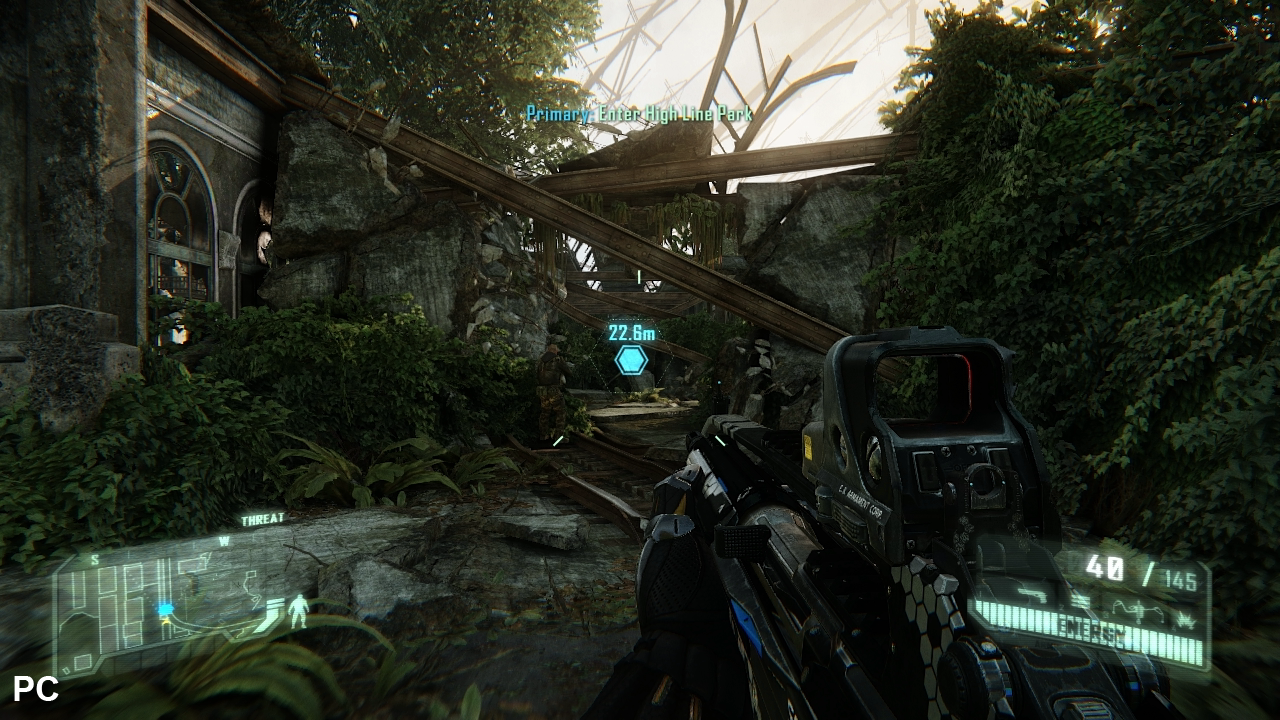This screenshot has width=1280, height=720.
Task: Select the pistol weapon icon
Action: (1032, 595)
